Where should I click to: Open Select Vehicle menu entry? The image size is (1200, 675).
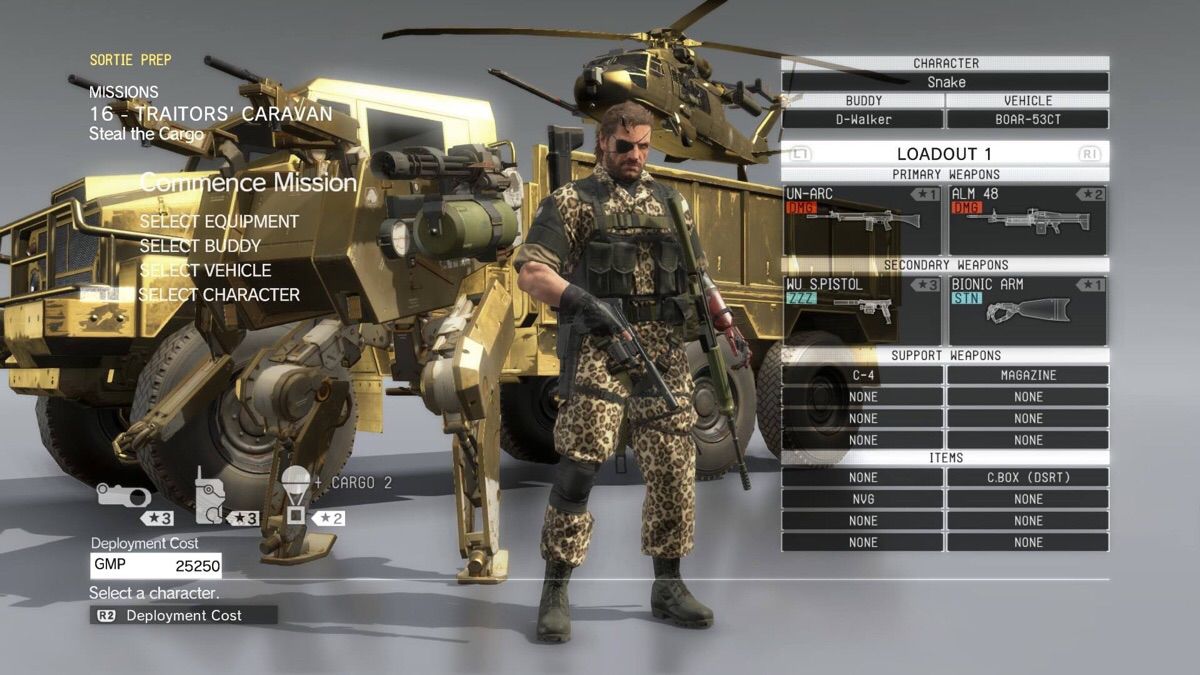pos(205,270)
